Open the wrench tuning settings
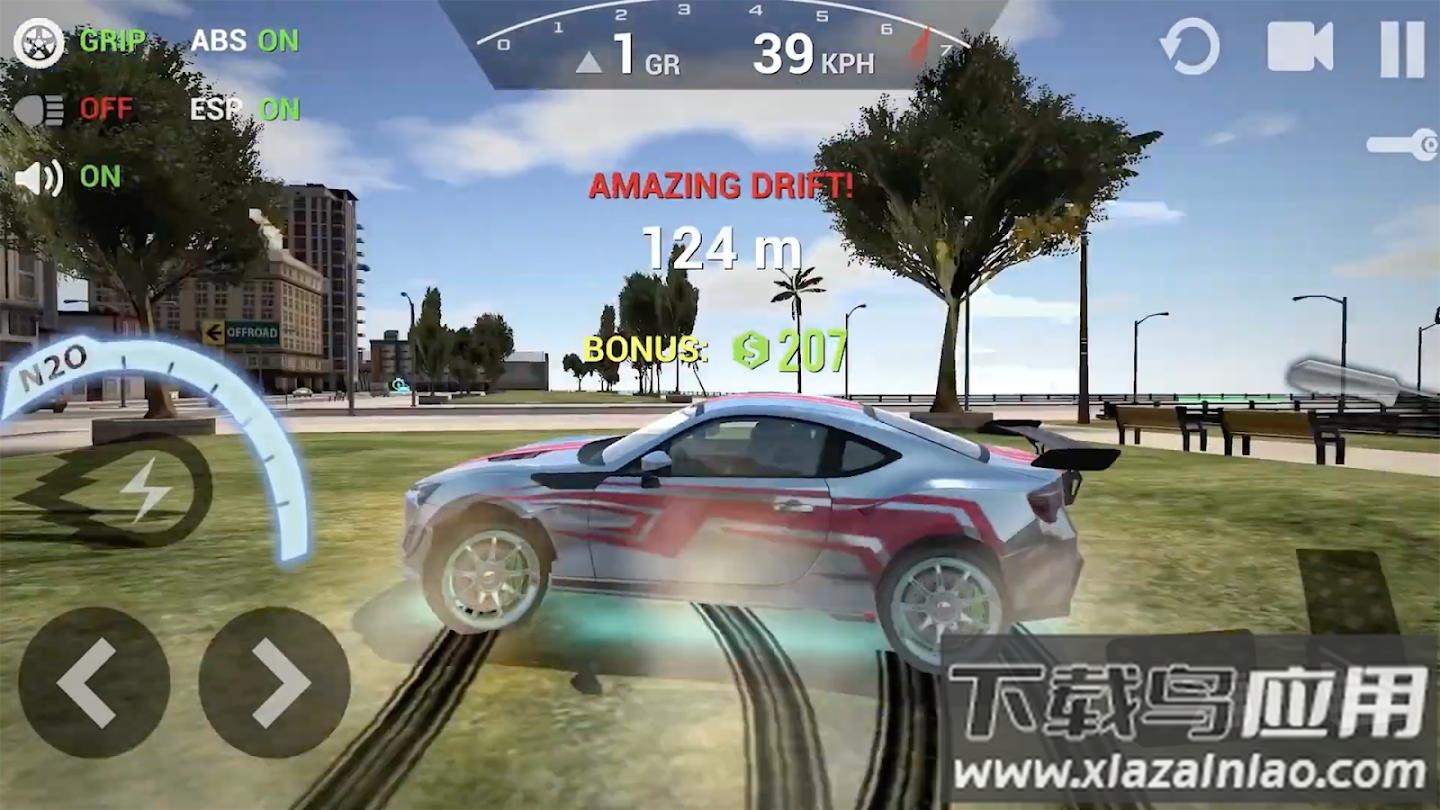The image size is (1440, 810). 1404,144
